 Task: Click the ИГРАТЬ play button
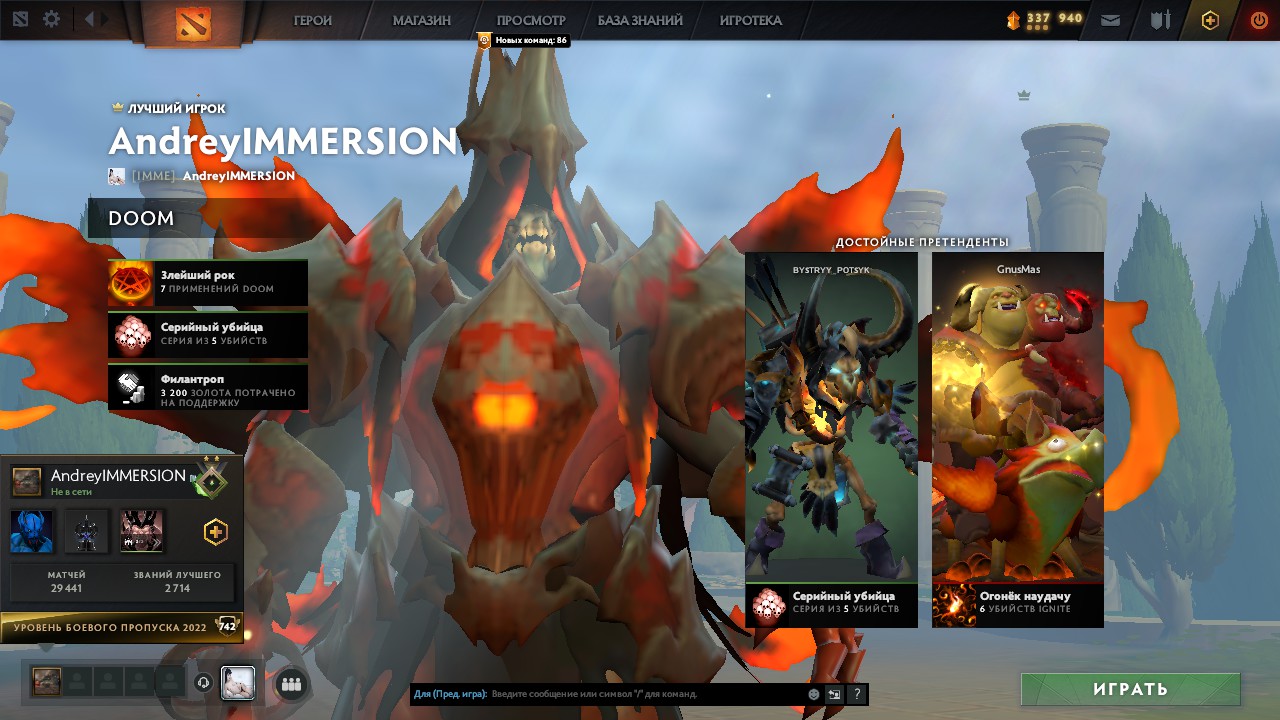1130,689
